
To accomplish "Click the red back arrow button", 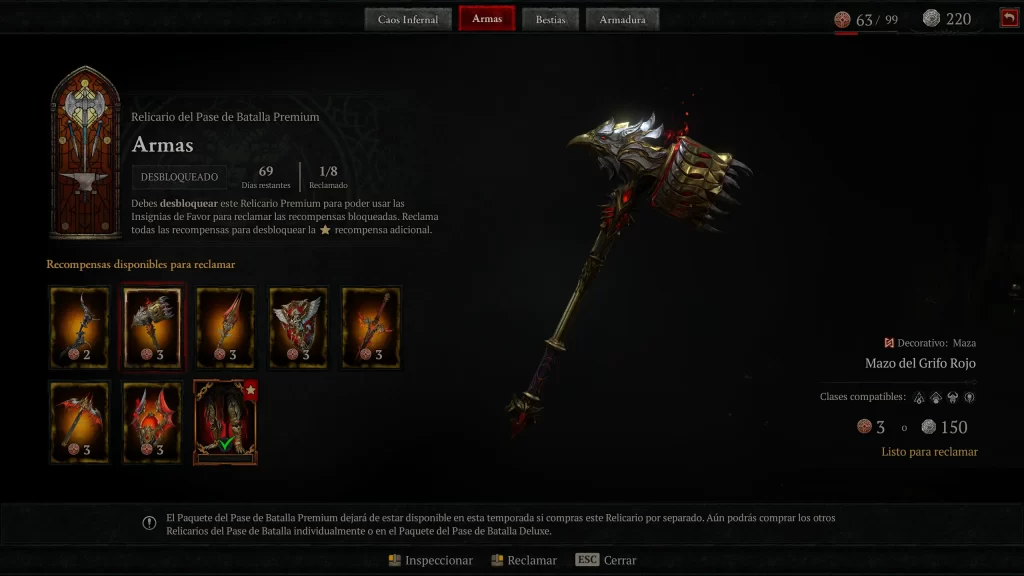I will click(x=1008, y=18).
